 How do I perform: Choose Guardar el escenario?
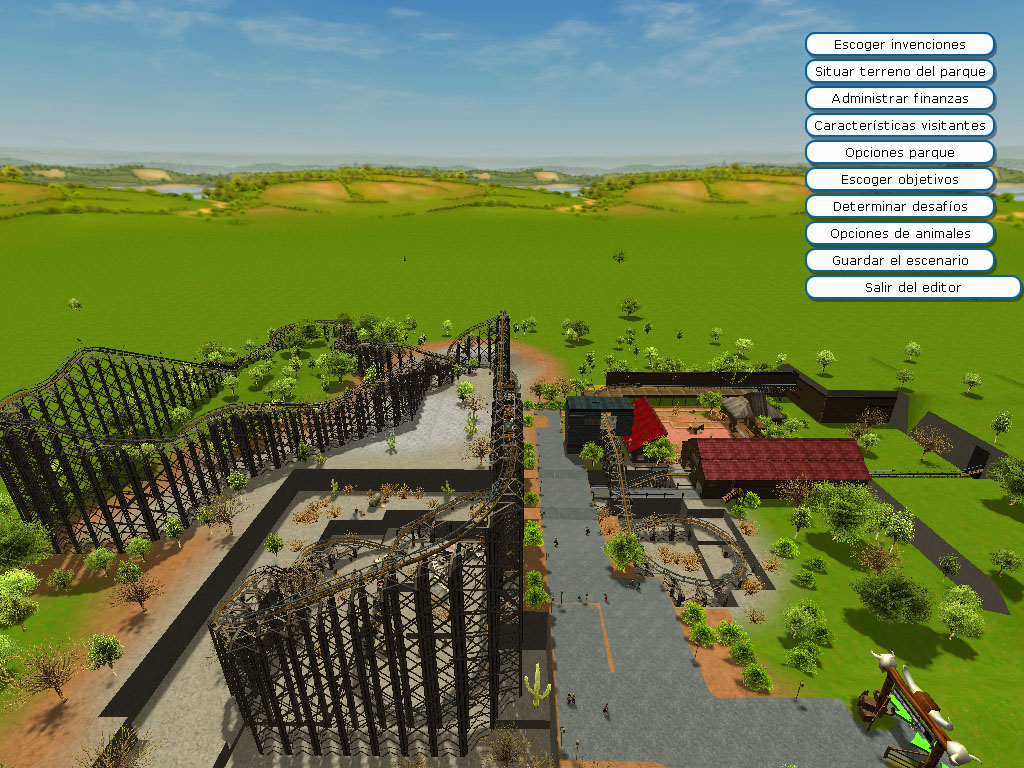coord(899,261)
